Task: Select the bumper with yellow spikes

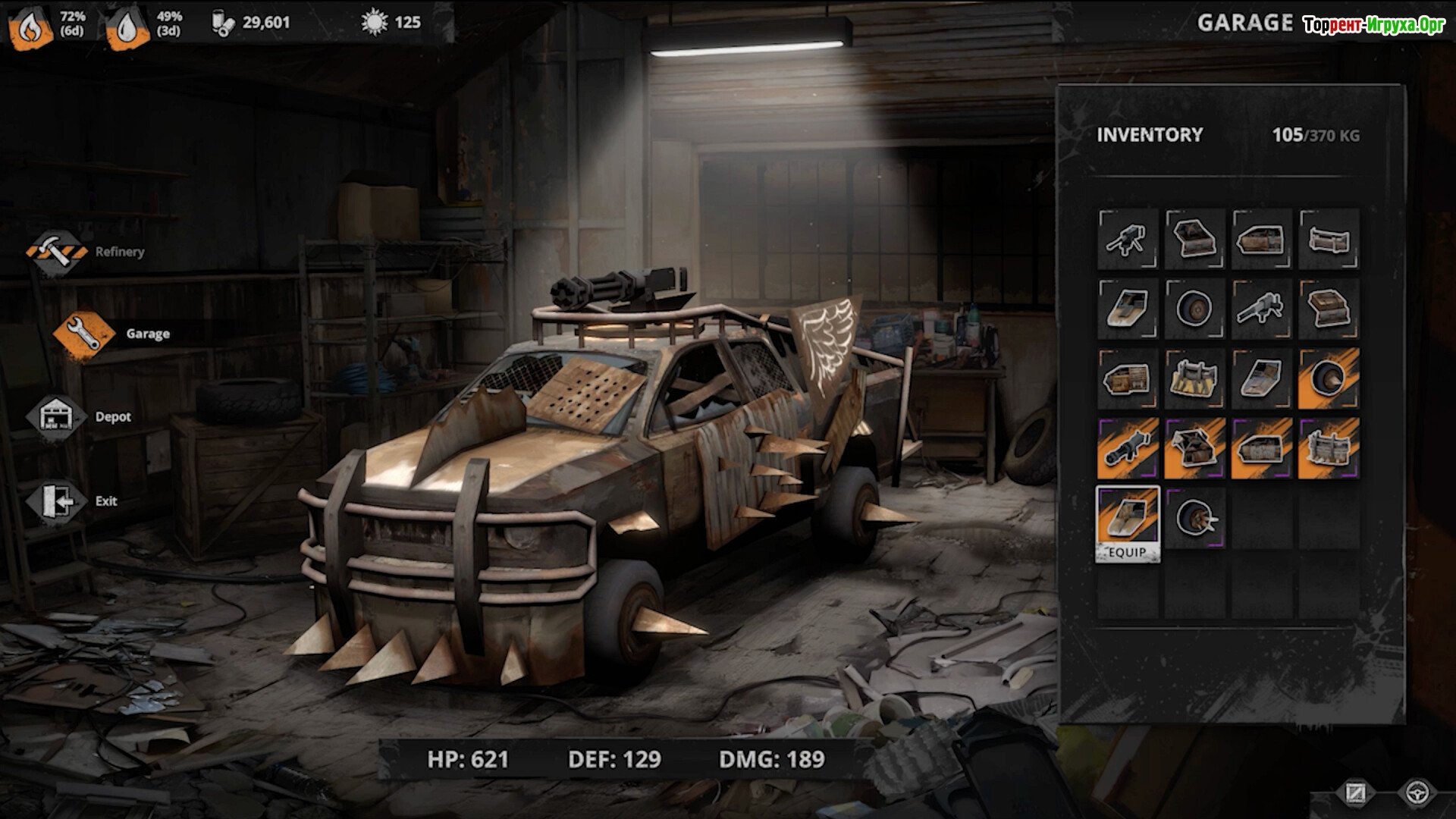Action: tap(1194, 378)
